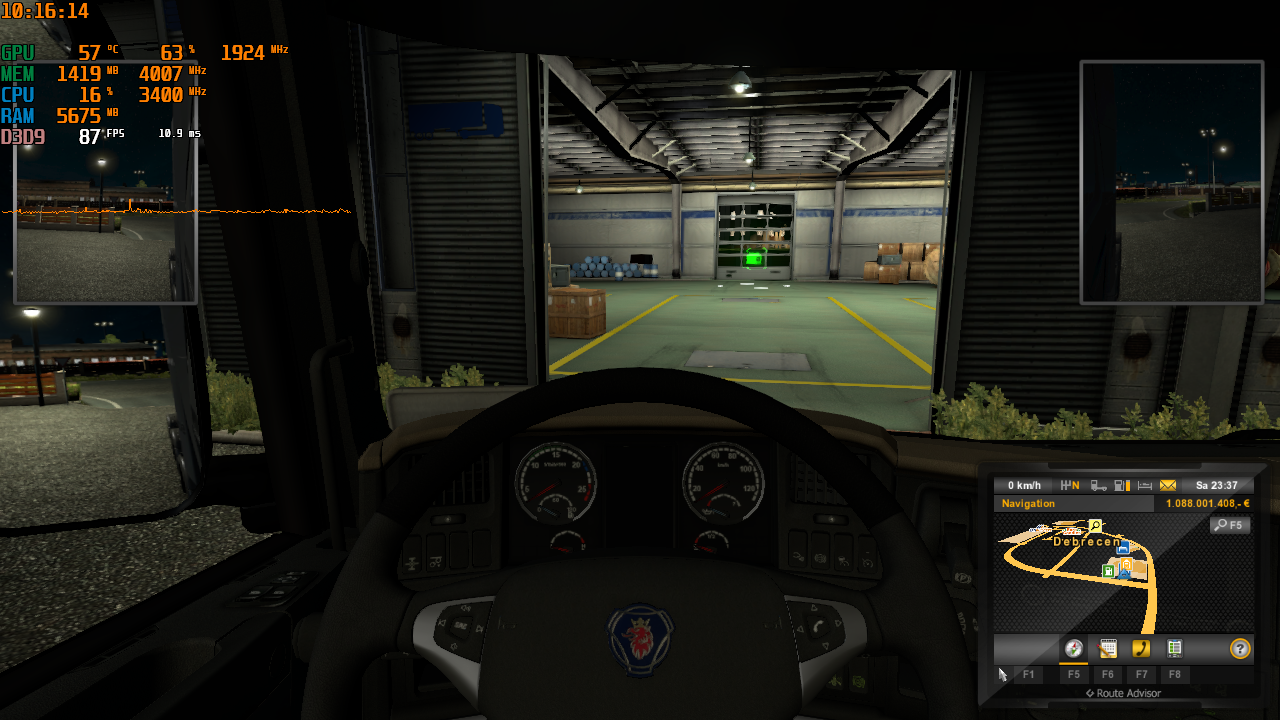Click the circular help question mark icon
1280x720 pixels.
[1239, 649]
